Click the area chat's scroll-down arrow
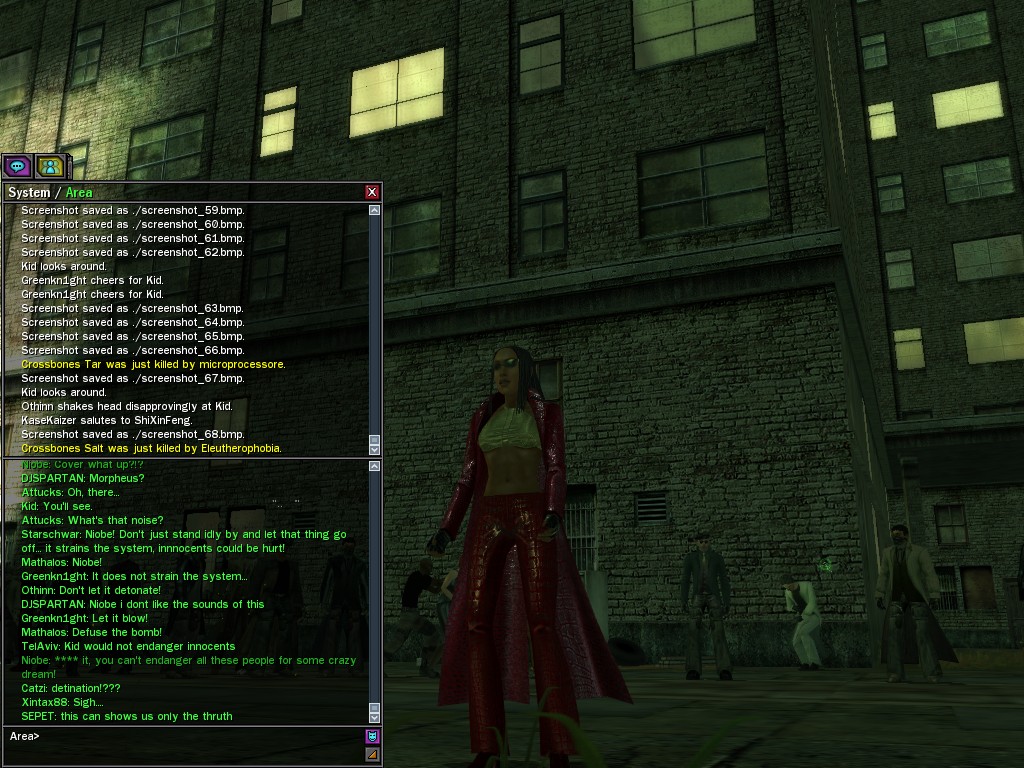The height and width of the screenshot is (768, 1024). pos(375,716)
